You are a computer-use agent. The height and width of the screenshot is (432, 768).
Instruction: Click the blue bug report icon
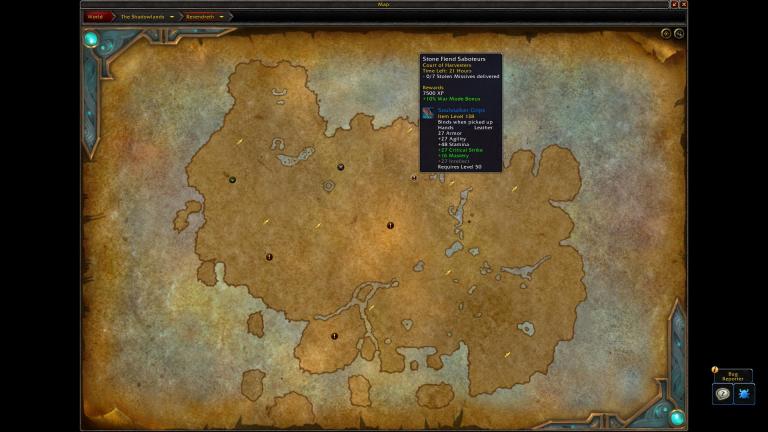[744, 395]
